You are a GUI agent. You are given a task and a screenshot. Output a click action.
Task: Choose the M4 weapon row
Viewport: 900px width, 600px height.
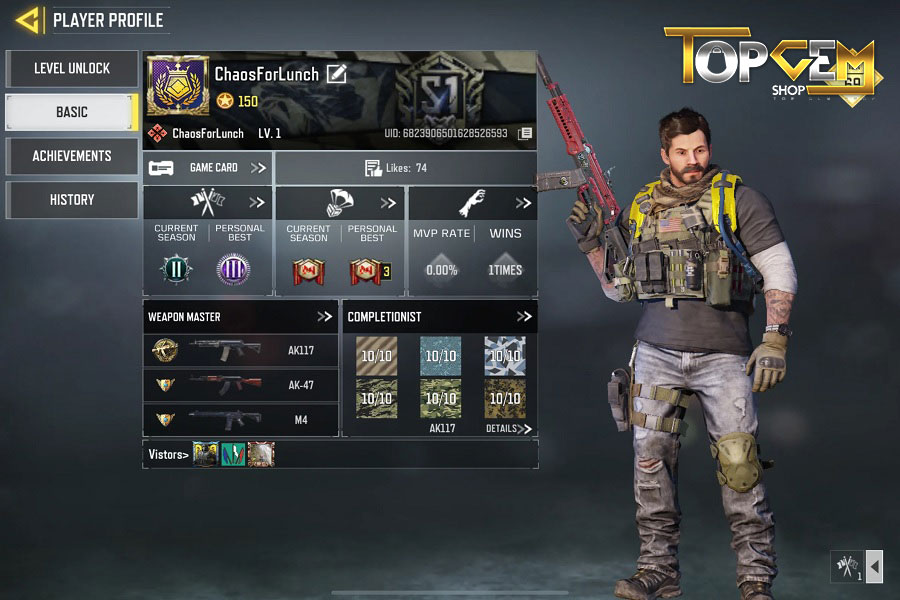click(x=240, y=420)
